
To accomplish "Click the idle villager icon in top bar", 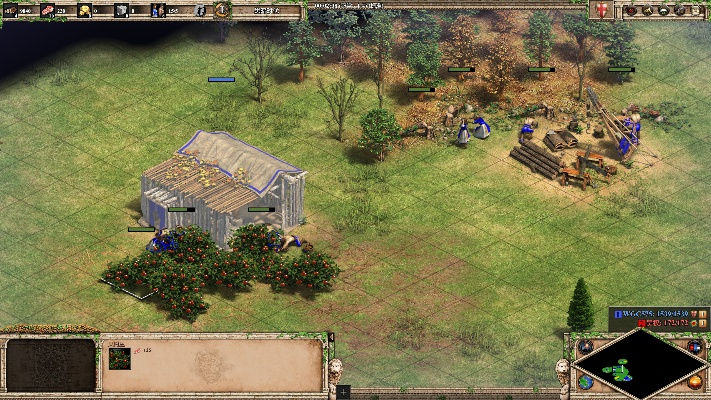I will pos(200,10).
